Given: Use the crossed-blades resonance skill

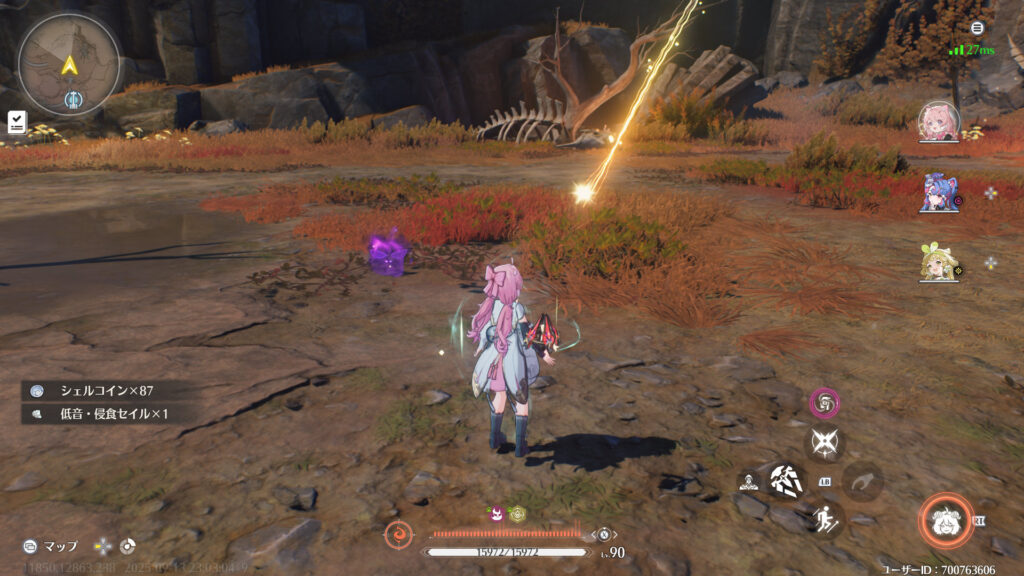Looking at the screenshot, I should click(826, 443).
